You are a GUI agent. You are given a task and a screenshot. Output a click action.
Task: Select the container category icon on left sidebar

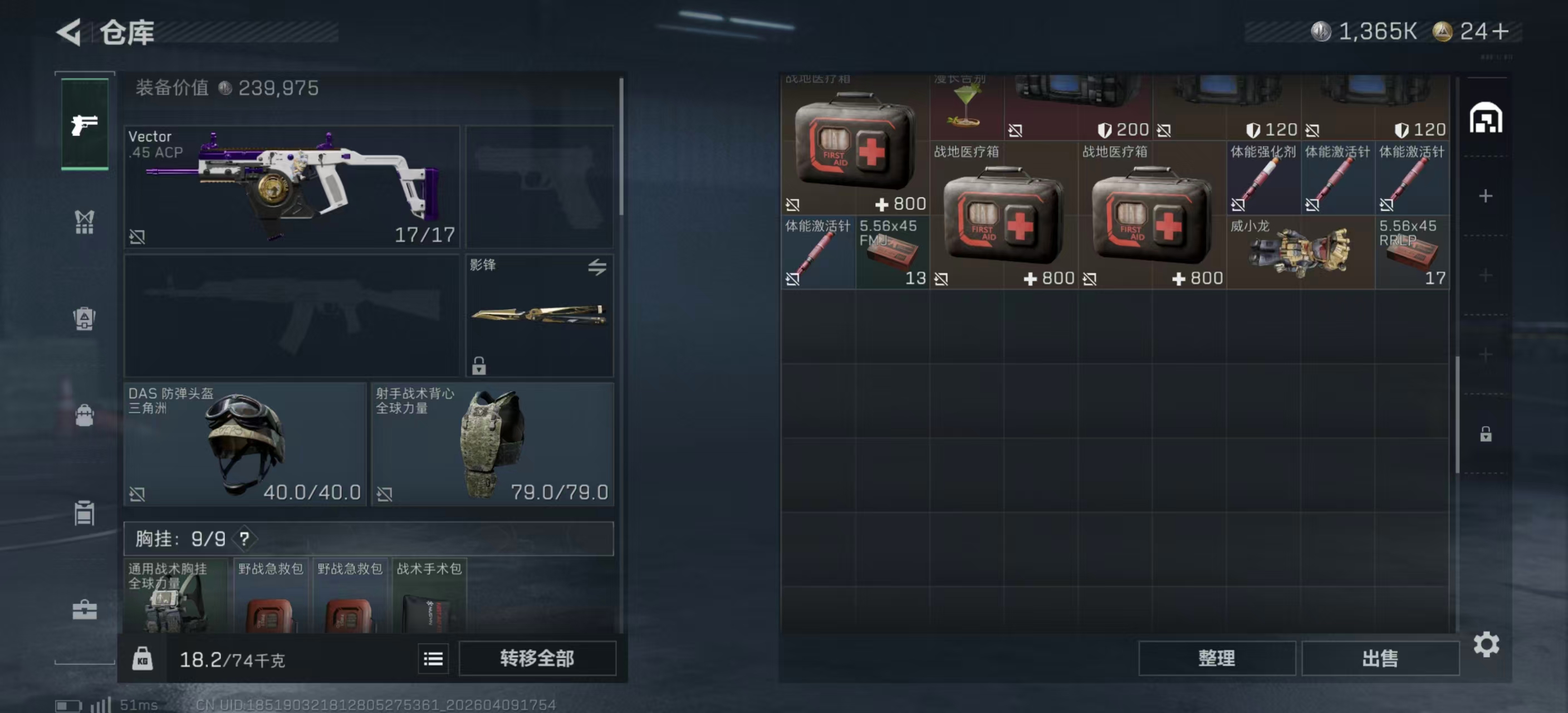click(x=84, y=513)
